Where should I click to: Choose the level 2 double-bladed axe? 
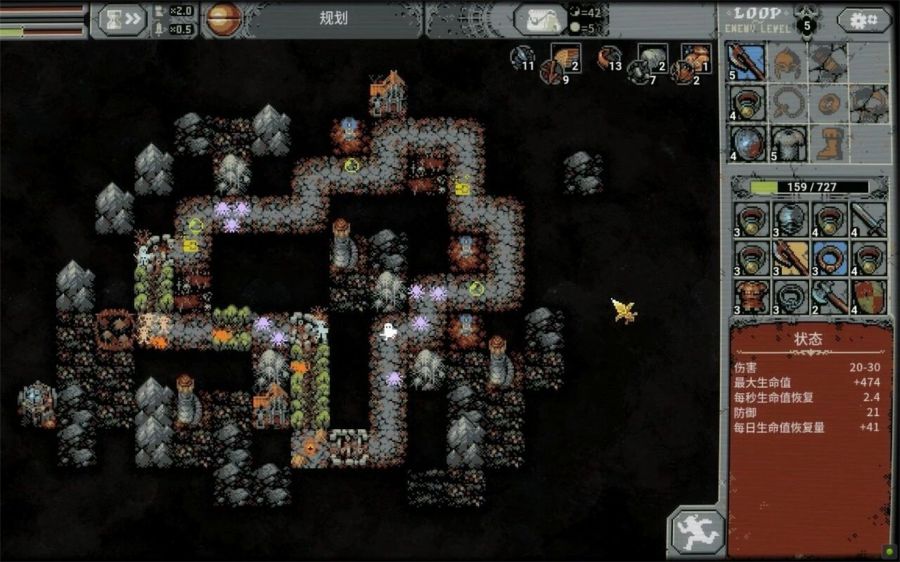click(828, 296)
